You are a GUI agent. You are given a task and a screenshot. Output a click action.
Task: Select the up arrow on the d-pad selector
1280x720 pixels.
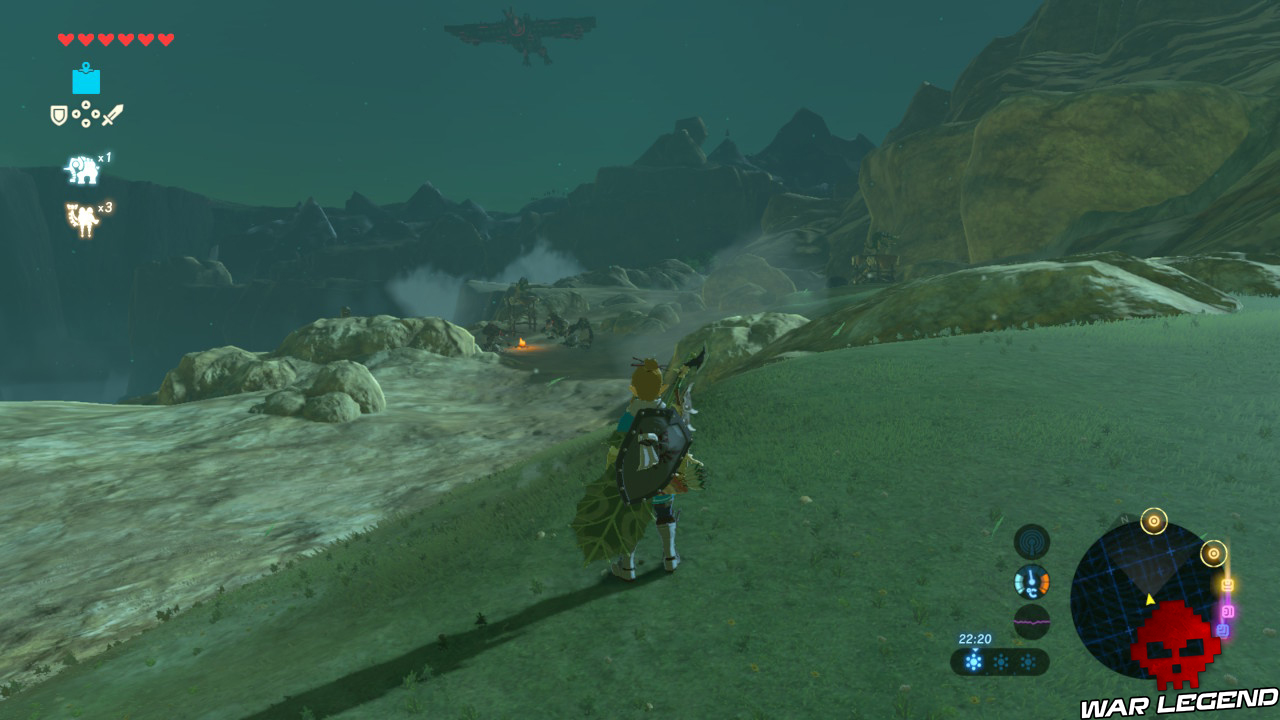[86, 104]
